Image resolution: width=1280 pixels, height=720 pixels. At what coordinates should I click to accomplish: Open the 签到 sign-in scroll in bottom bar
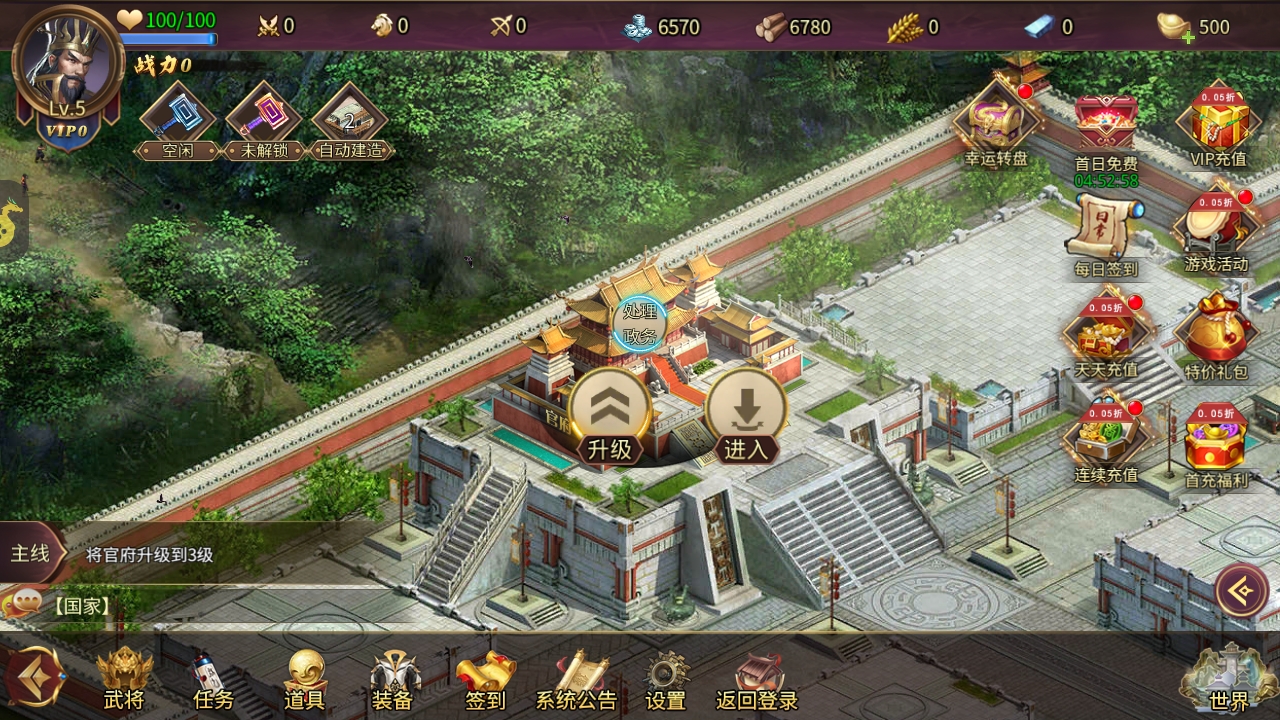(x=486, y=680)
